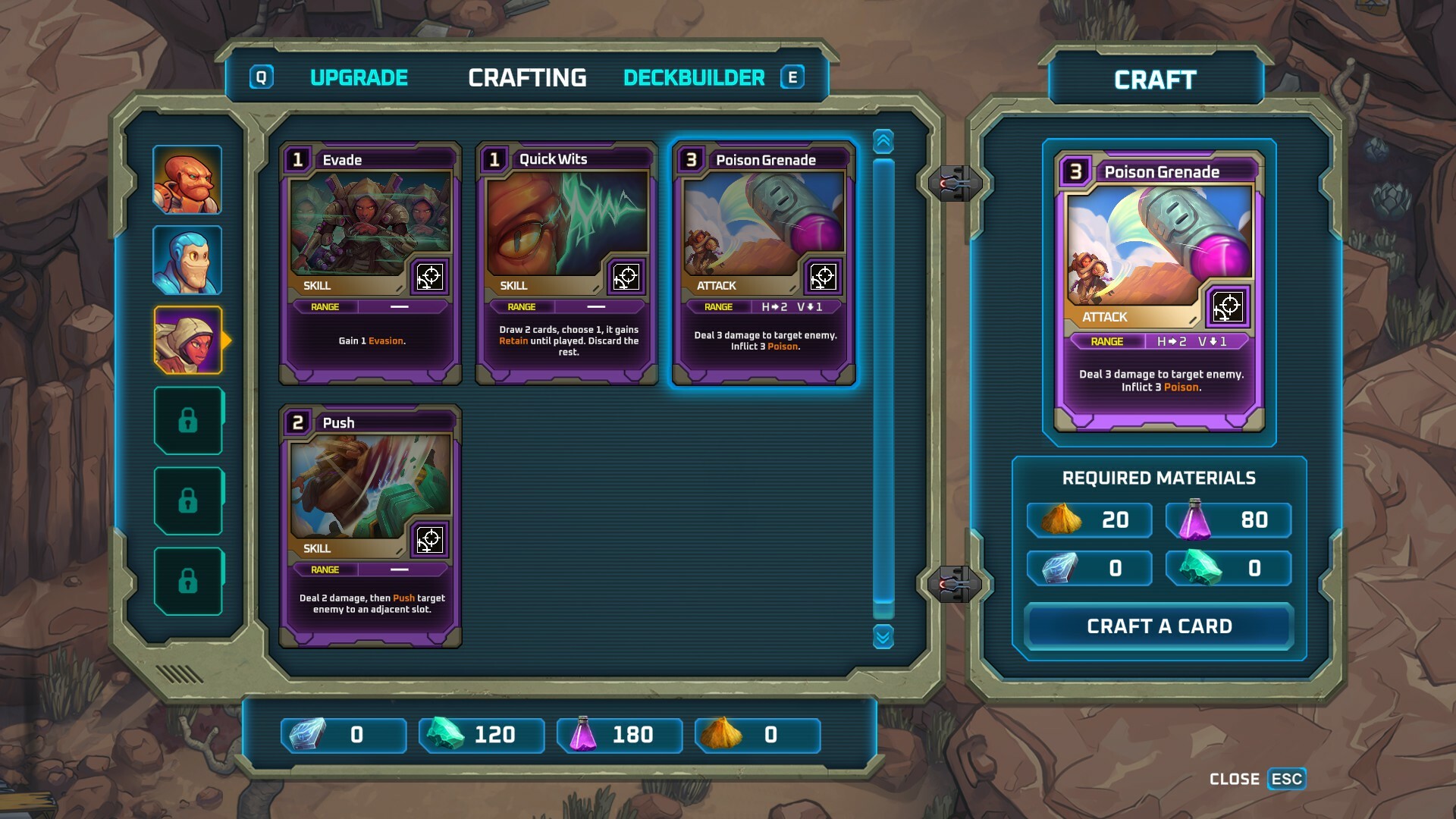Choose the Evade skill card

pyautogui.click(x=371, y=263)
